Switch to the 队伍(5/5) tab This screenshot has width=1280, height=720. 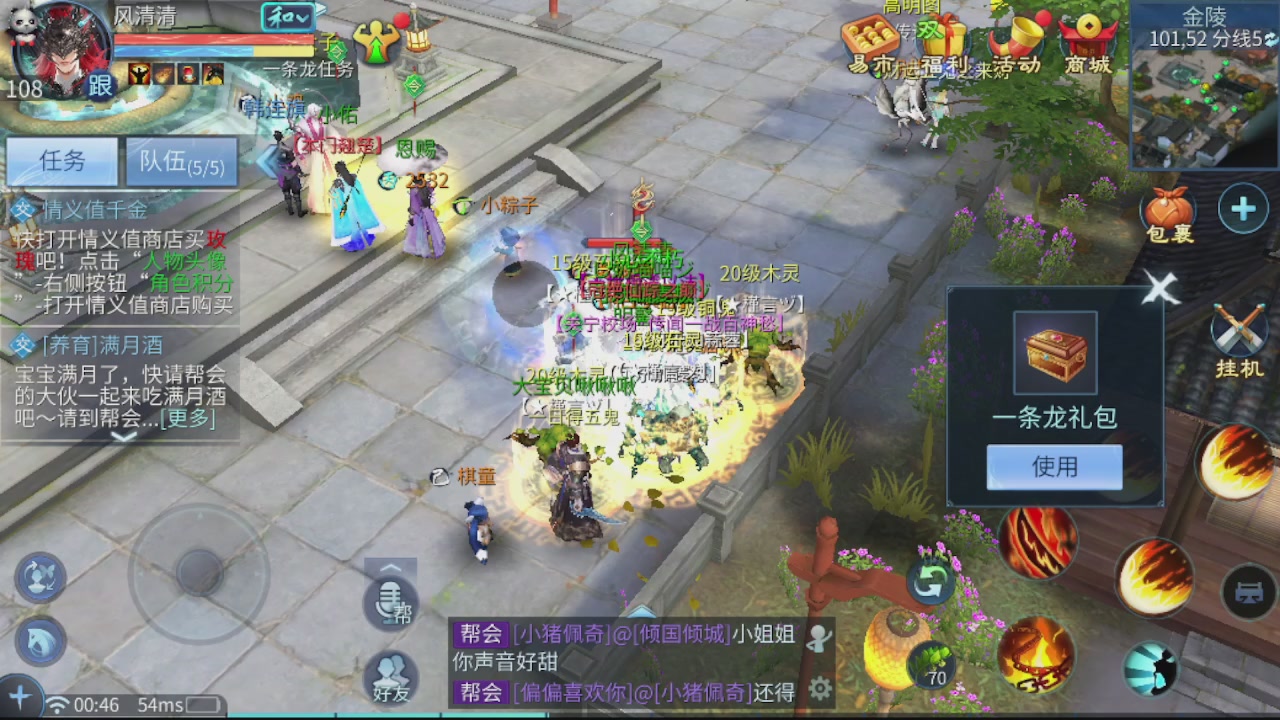click(182, 162)
